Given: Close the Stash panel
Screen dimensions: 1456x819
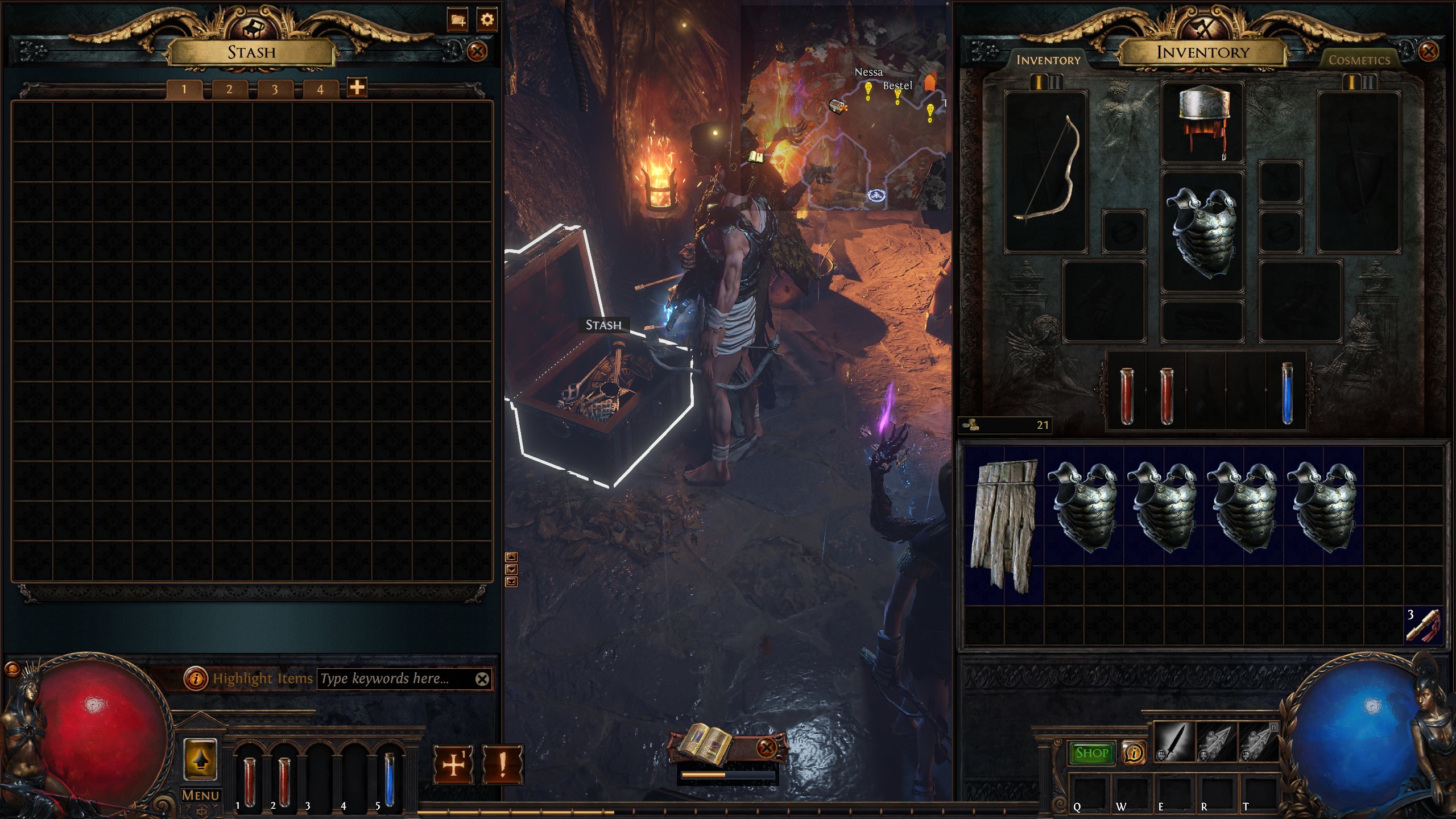Looking at the screenshot, I should 477,52.
